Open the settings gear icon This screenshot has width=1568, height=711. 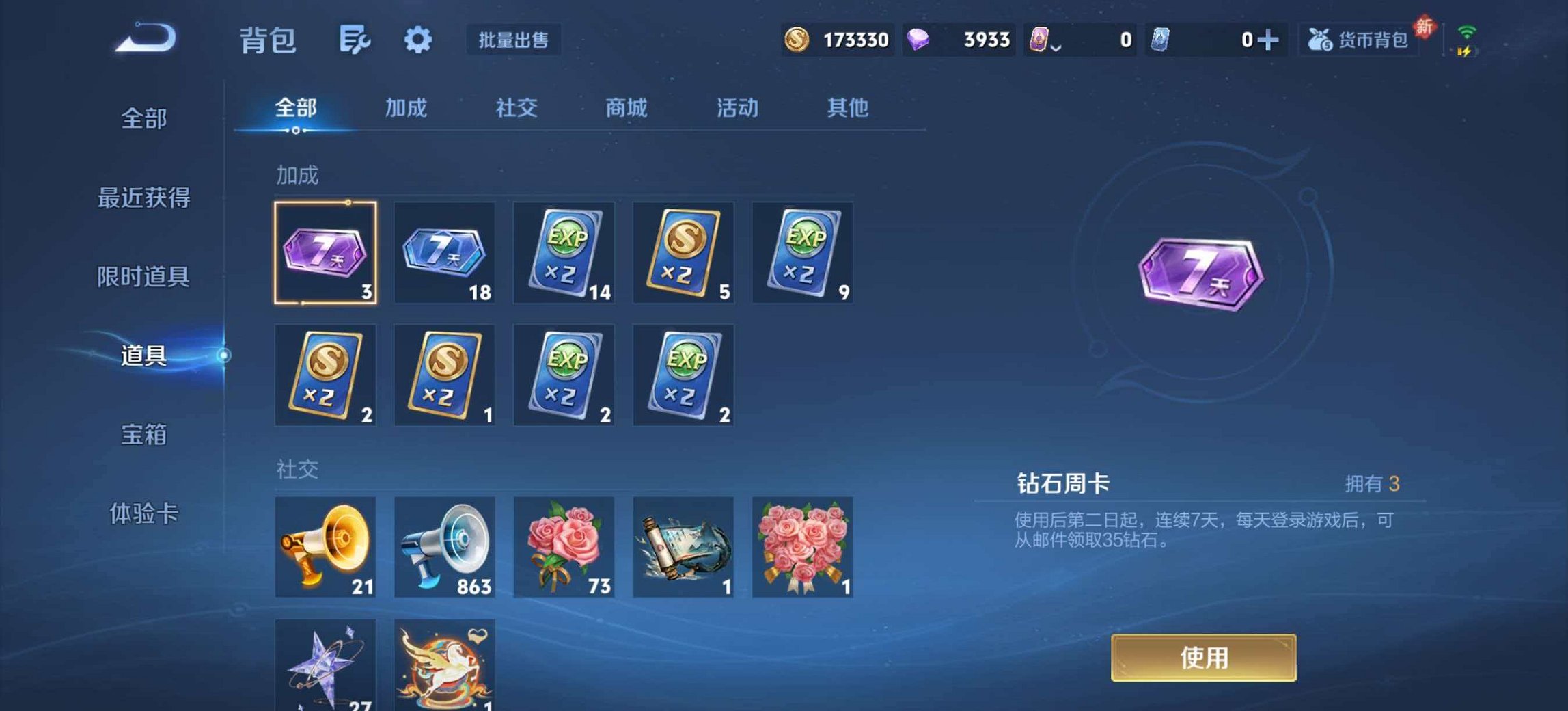[419, 41]
